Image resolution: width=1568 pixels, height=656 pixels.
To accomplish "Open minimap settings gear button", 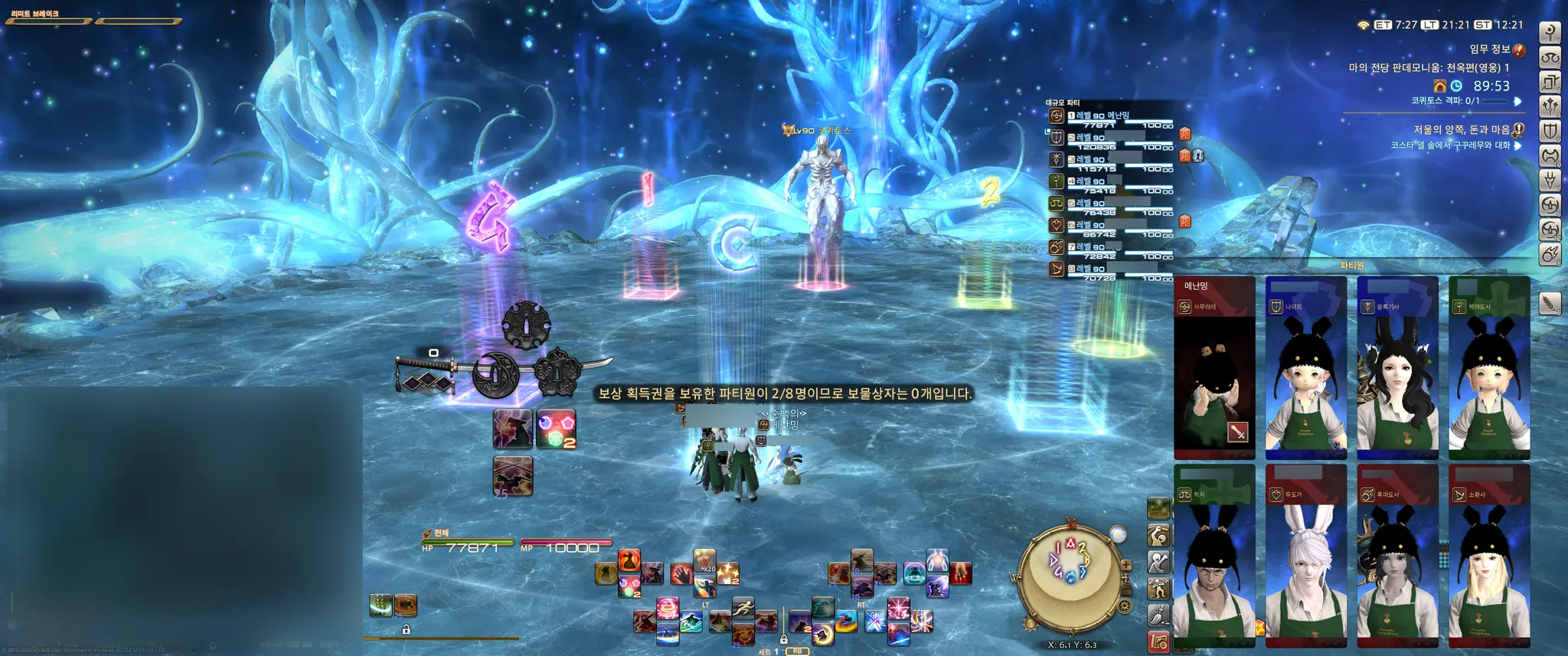I will click(x=1125, y=606).
